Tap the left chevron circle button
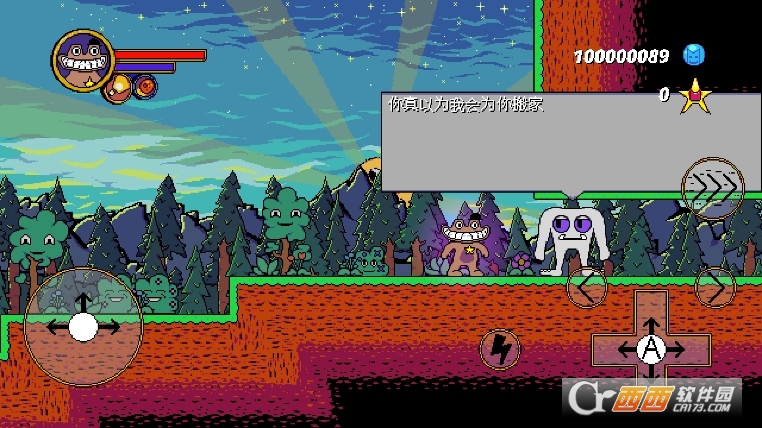 point(587,288)
